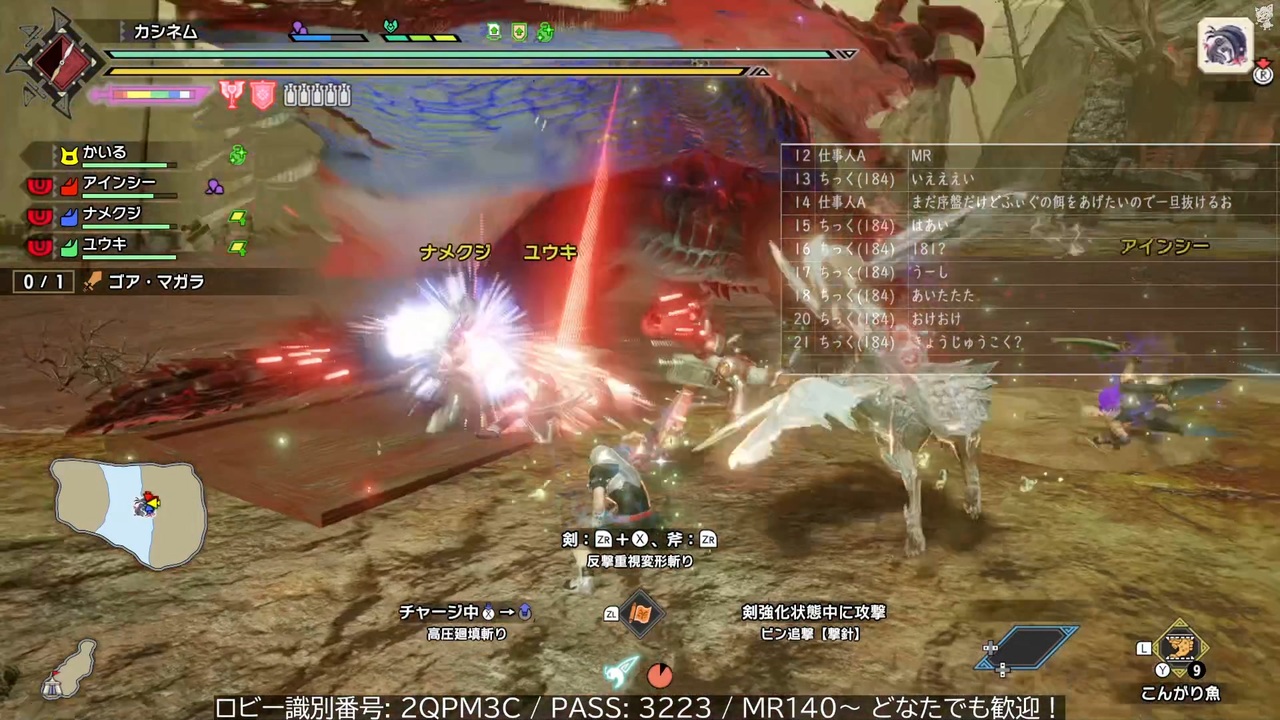Click the hunter profile badge in top-right corner
1280x720 pixels.
[1225, 47]
